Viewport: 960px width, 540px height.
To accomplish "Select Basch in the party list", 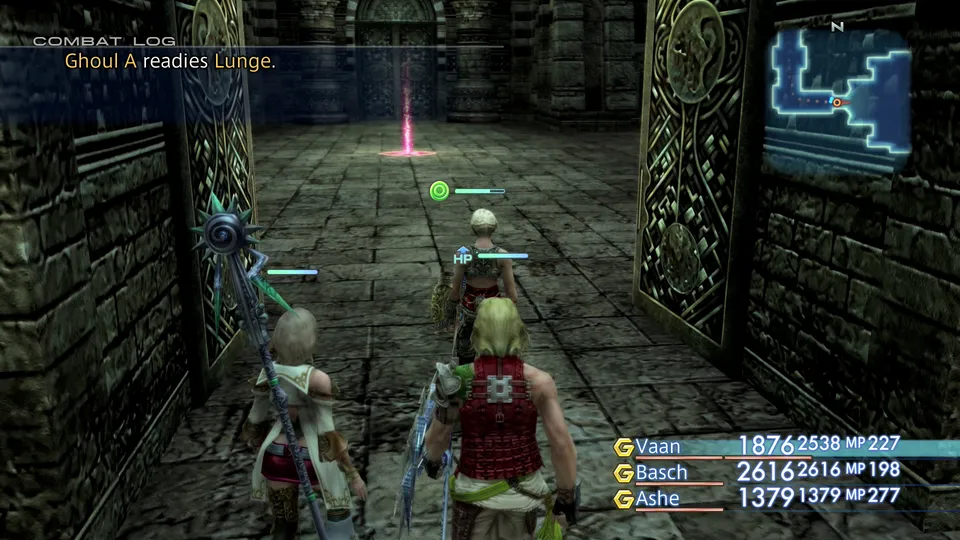I will (x=661, y=472).
